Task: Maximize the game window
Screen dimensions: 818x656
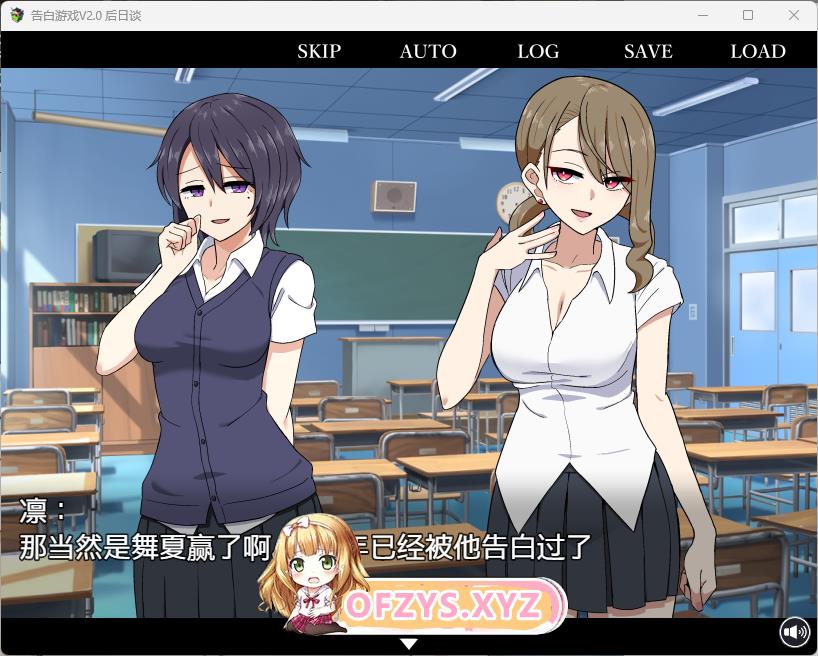Action: [748, 15]
